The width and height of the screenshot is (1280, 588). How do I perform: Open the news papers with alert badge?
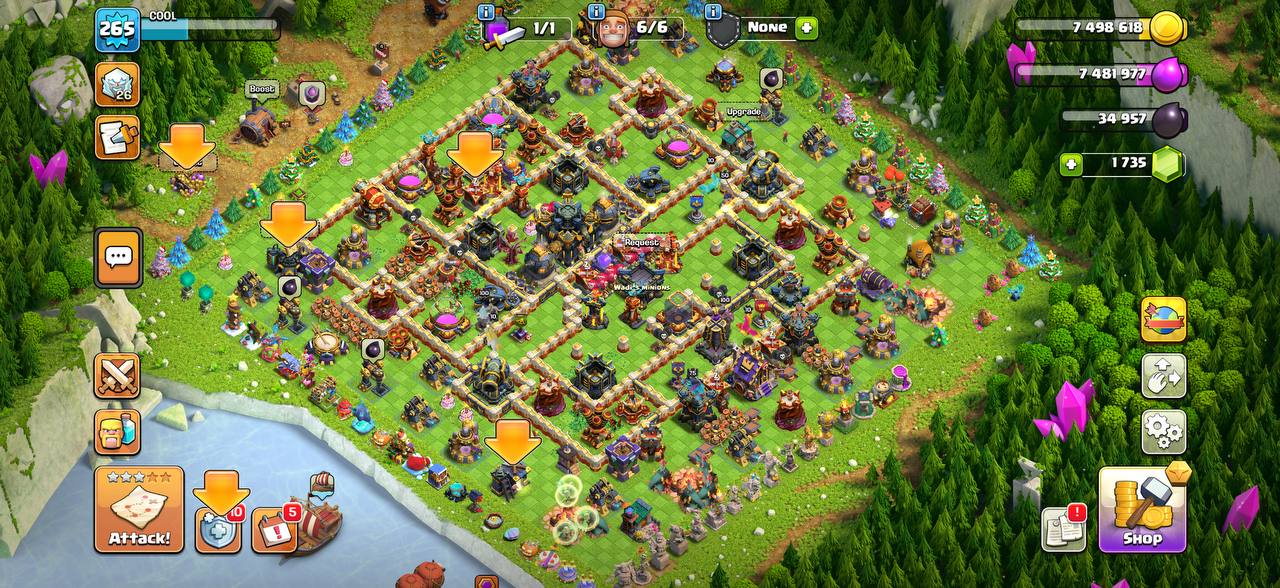tap(1063, 528)
